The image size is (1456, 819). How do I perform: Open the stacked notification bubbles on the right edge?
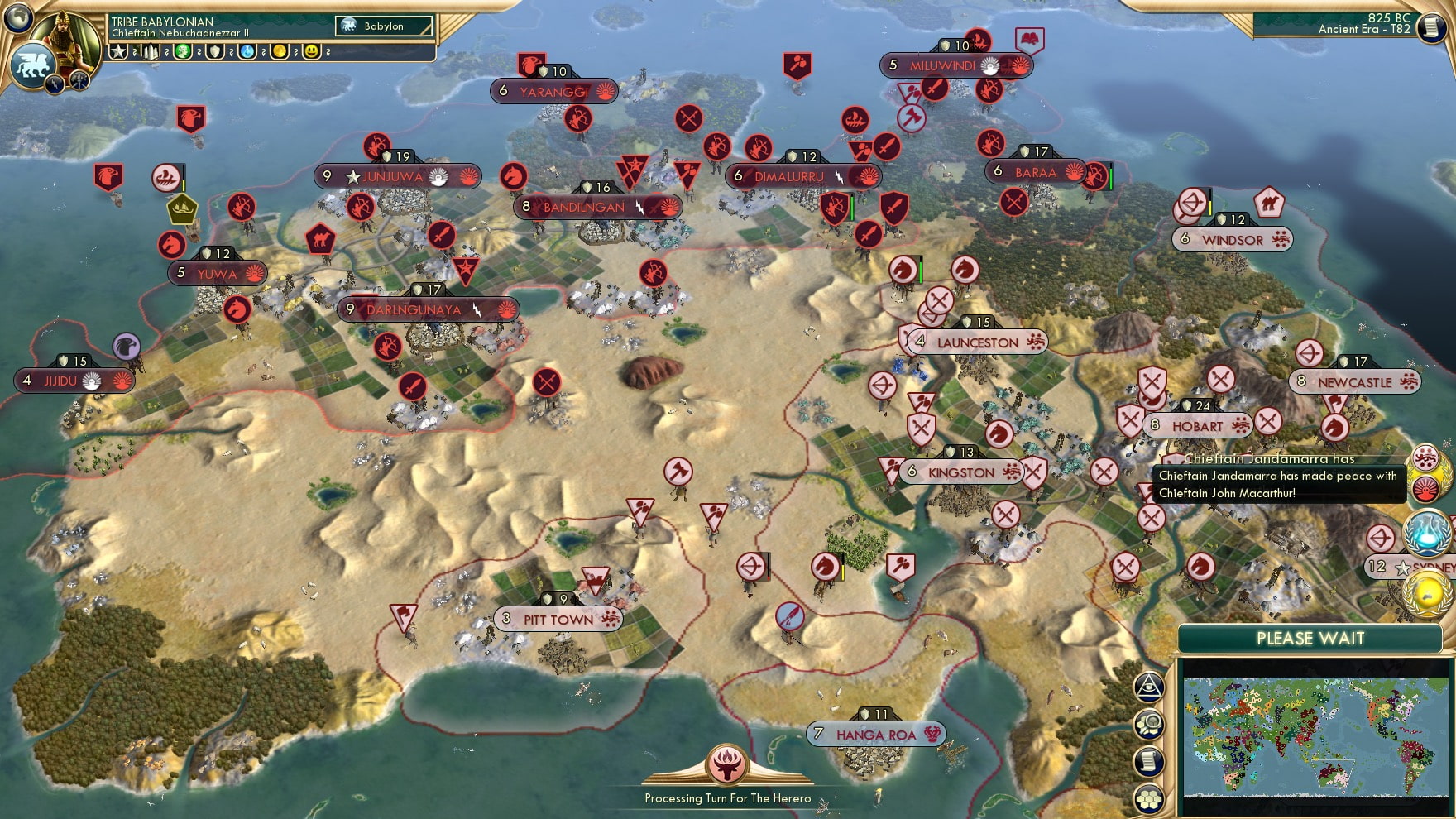coord(1425,473)
